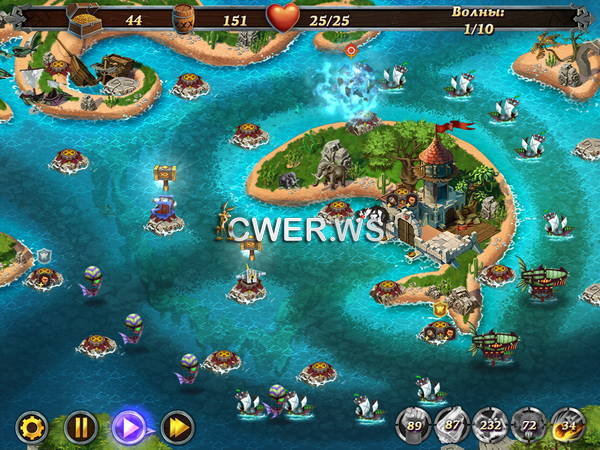Cast the fireball ability marked 34
The height and width of the screenshot is (450, 600).
567,425
